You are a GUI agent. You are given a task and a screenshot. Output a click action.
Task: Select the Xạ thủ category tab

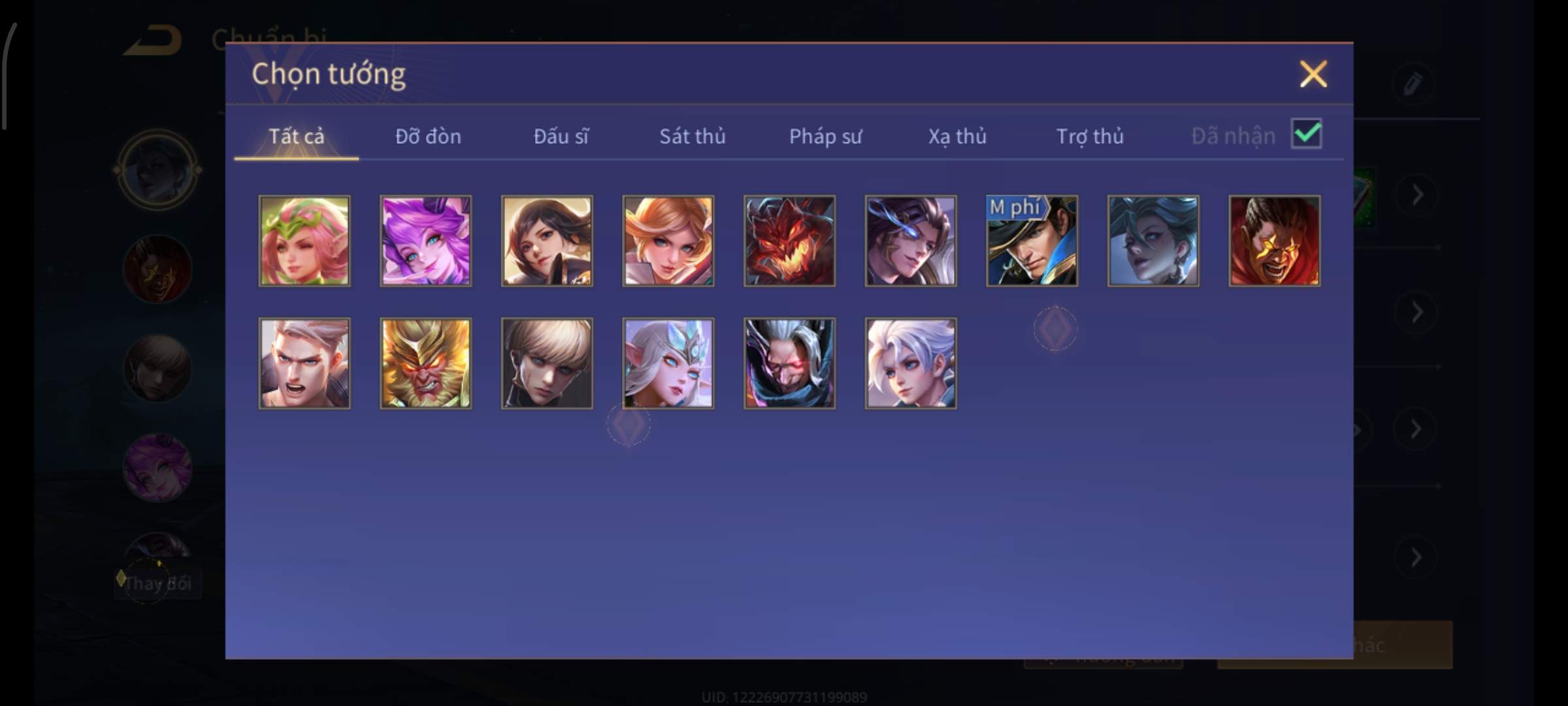tap(957, 136)
